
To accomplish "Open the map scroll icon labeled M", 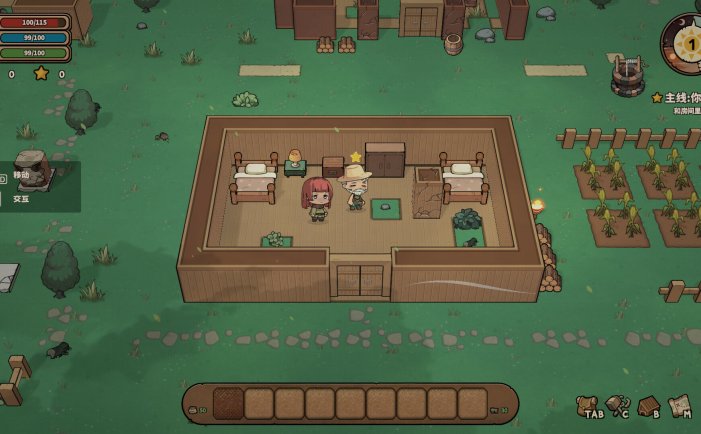I will tap(679, 405).
